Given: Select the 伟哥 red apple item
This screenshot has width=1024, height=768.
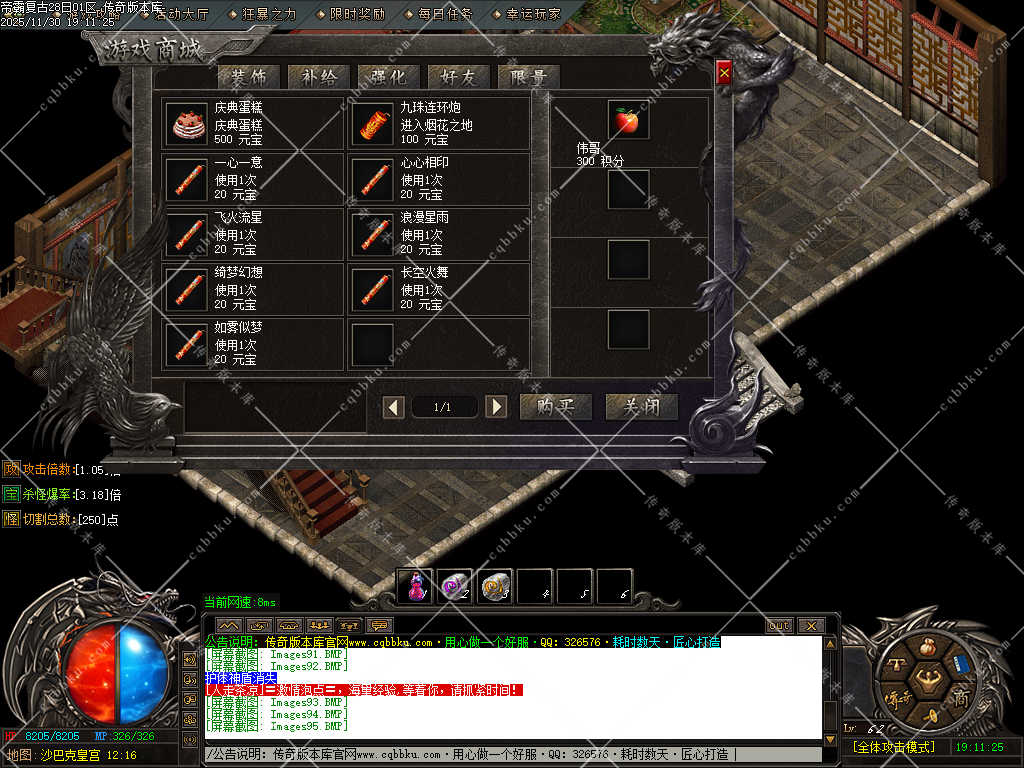Looking at the screenshot, I should pyautogui.click(x=628, y=121).
